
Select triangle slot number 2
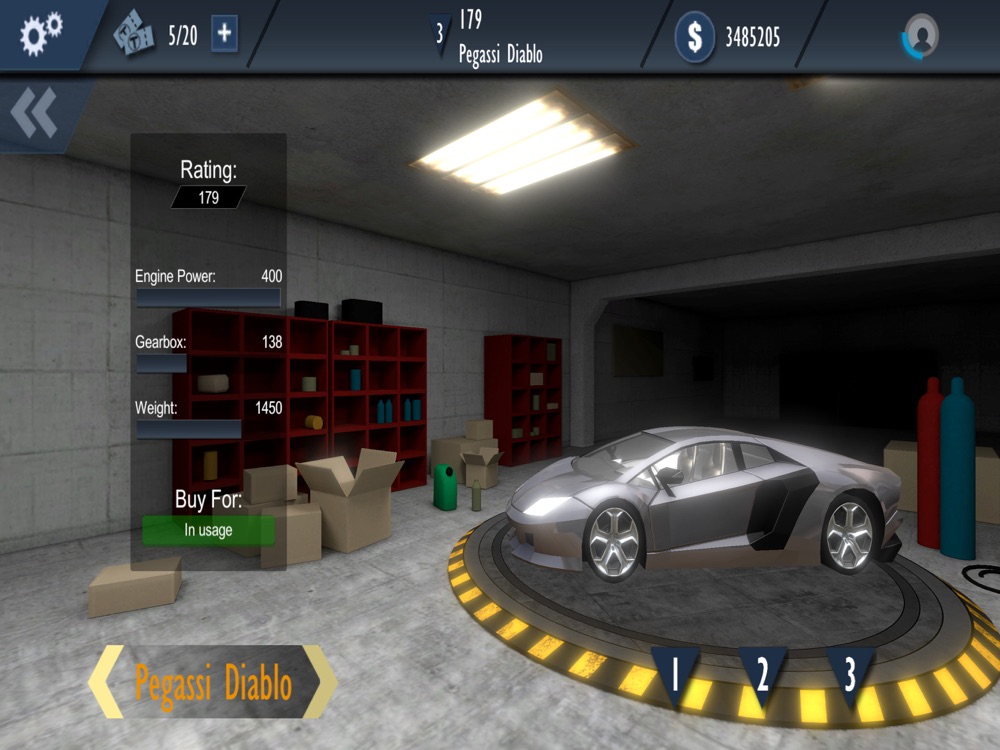(762, 674)
